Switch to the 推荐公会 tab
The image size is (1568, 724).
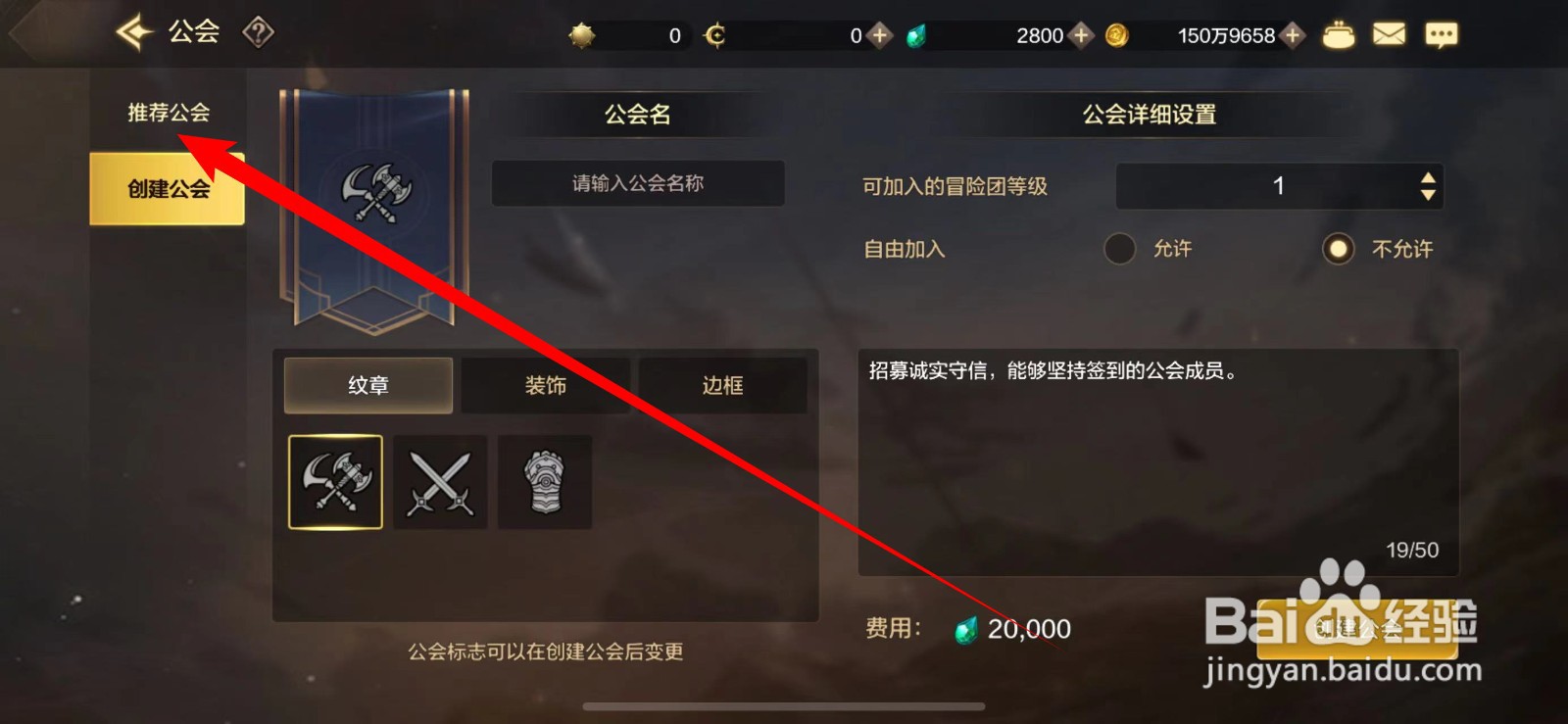pos(167,111)
